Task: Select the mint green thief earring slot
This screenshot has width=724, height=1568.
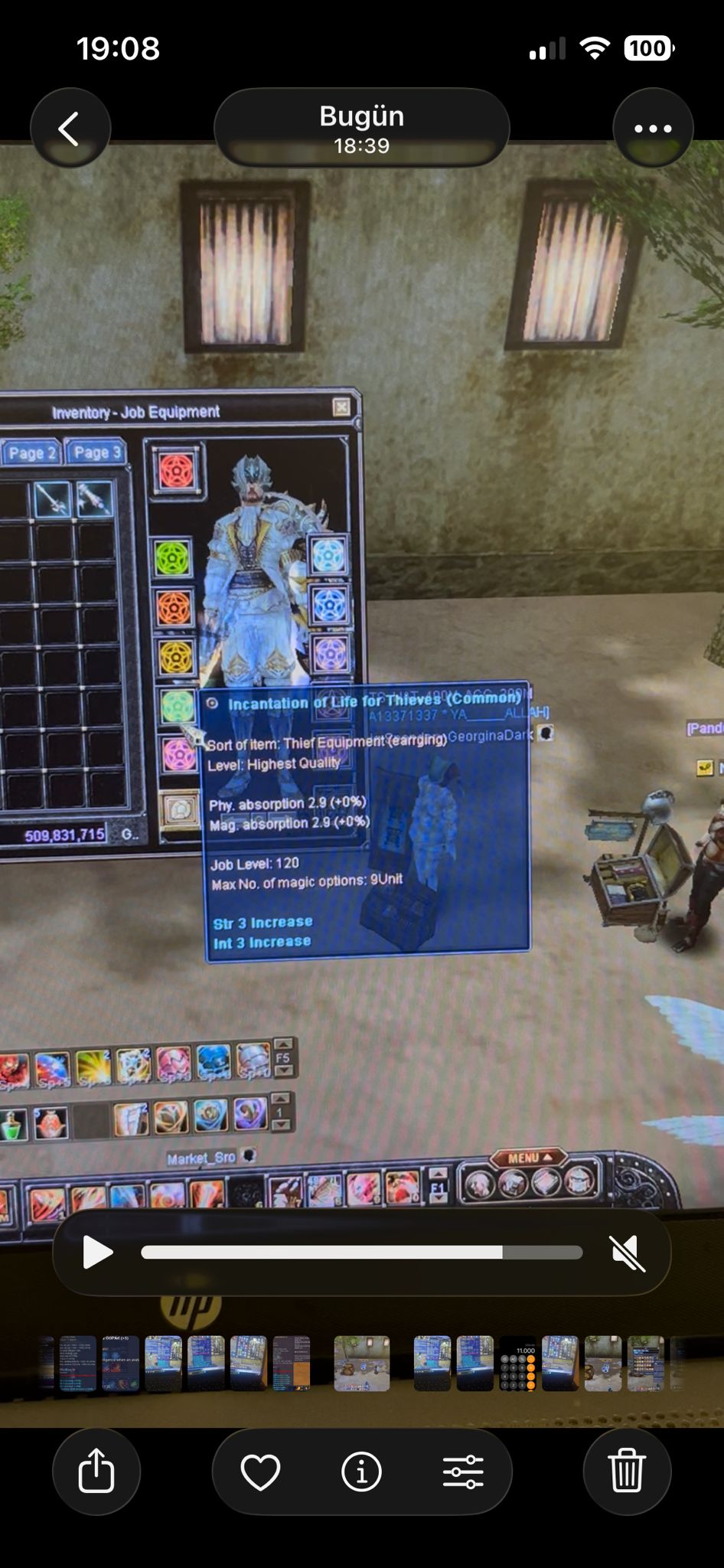Action: [x=178, y=706]
